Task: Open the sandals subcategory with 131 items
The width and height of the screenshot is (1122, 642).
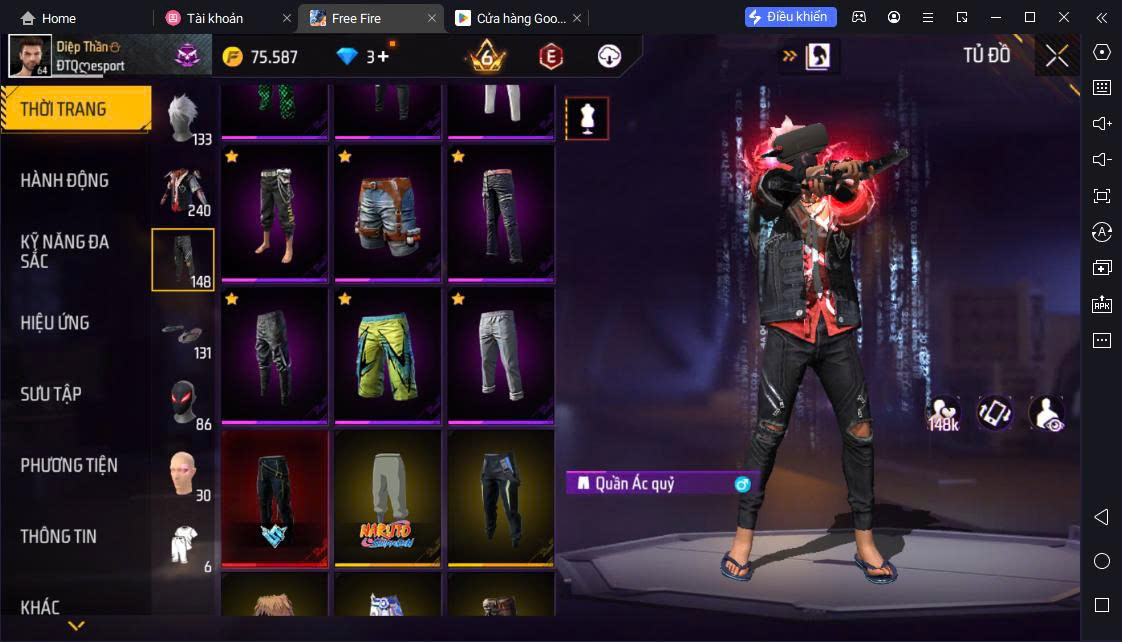Action: 184,333
